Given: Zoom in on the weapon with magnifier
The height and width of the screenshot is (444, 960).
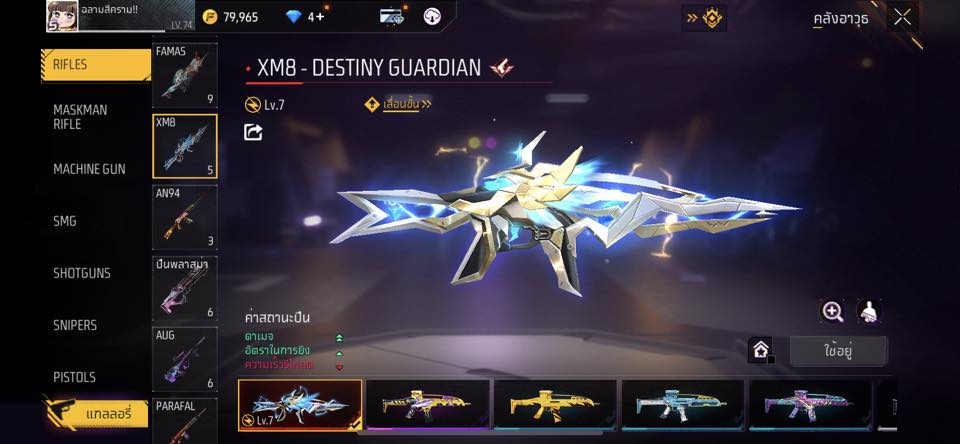Looking at the screenshot, I should tap(833, 312).
